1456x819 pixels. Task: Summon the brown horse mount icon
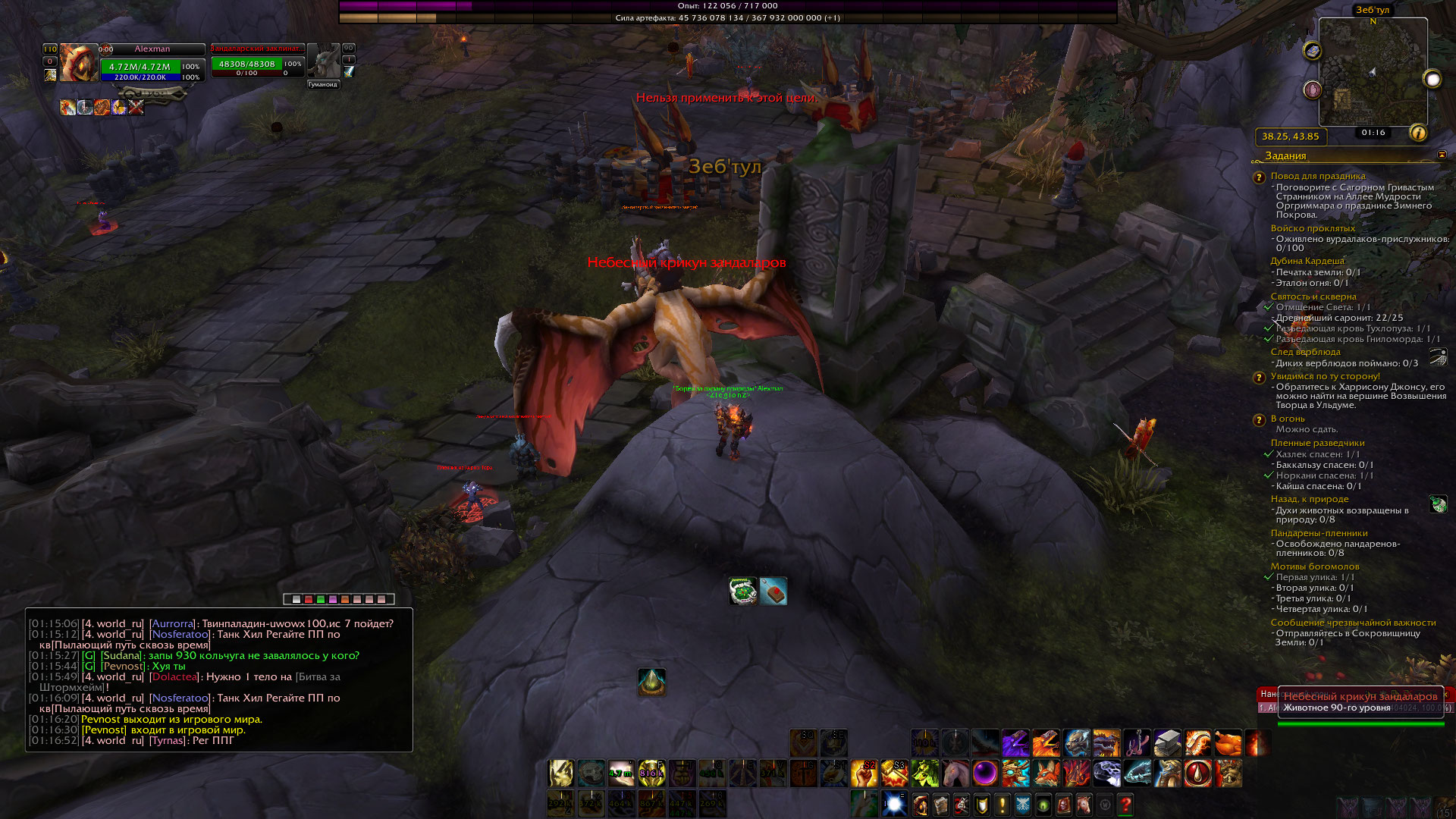[955, 773]
